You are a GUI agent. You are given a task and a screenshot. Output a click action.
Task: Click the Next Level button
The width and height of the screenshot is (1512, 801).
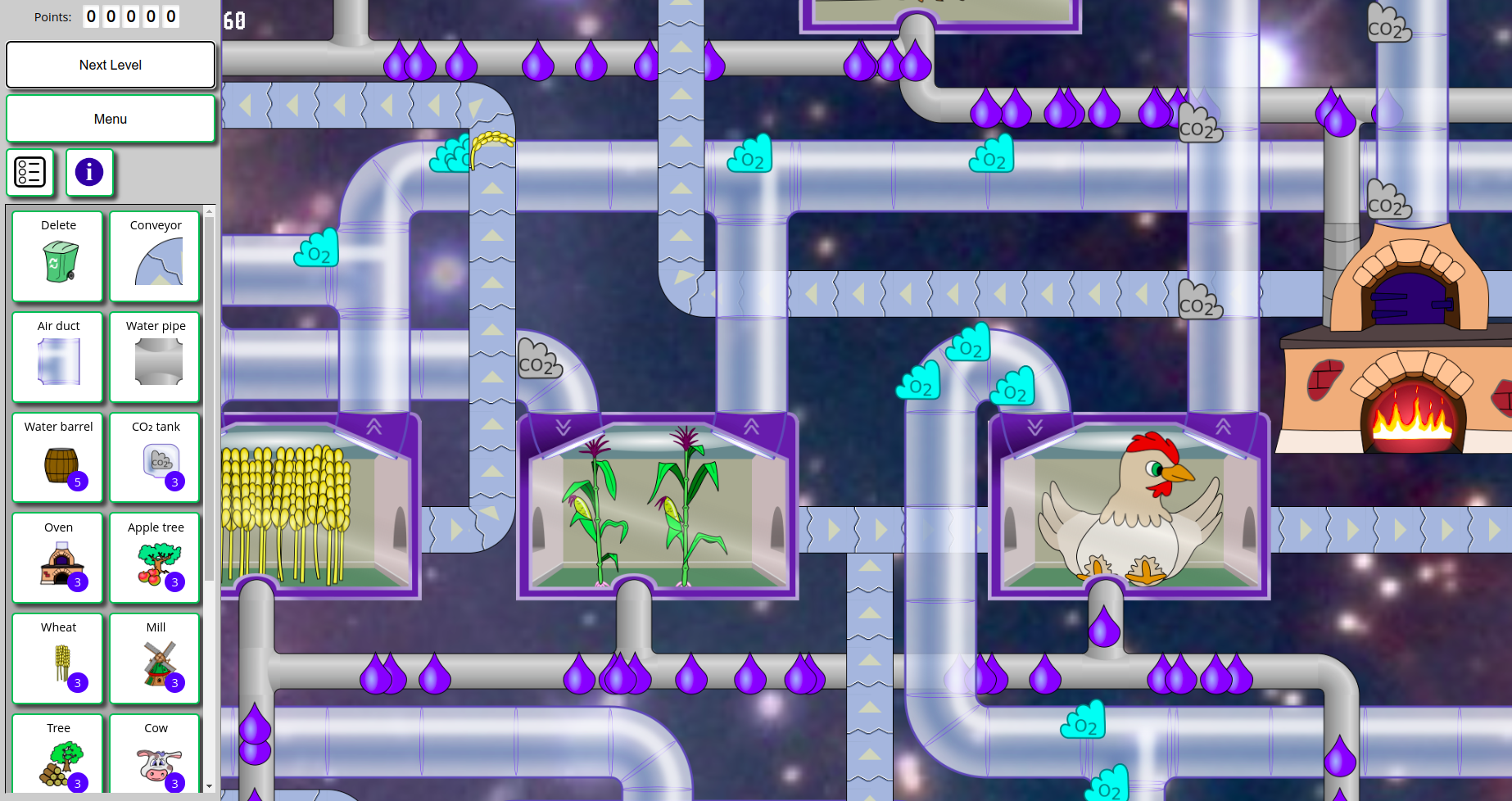click(x=111, y=65)
